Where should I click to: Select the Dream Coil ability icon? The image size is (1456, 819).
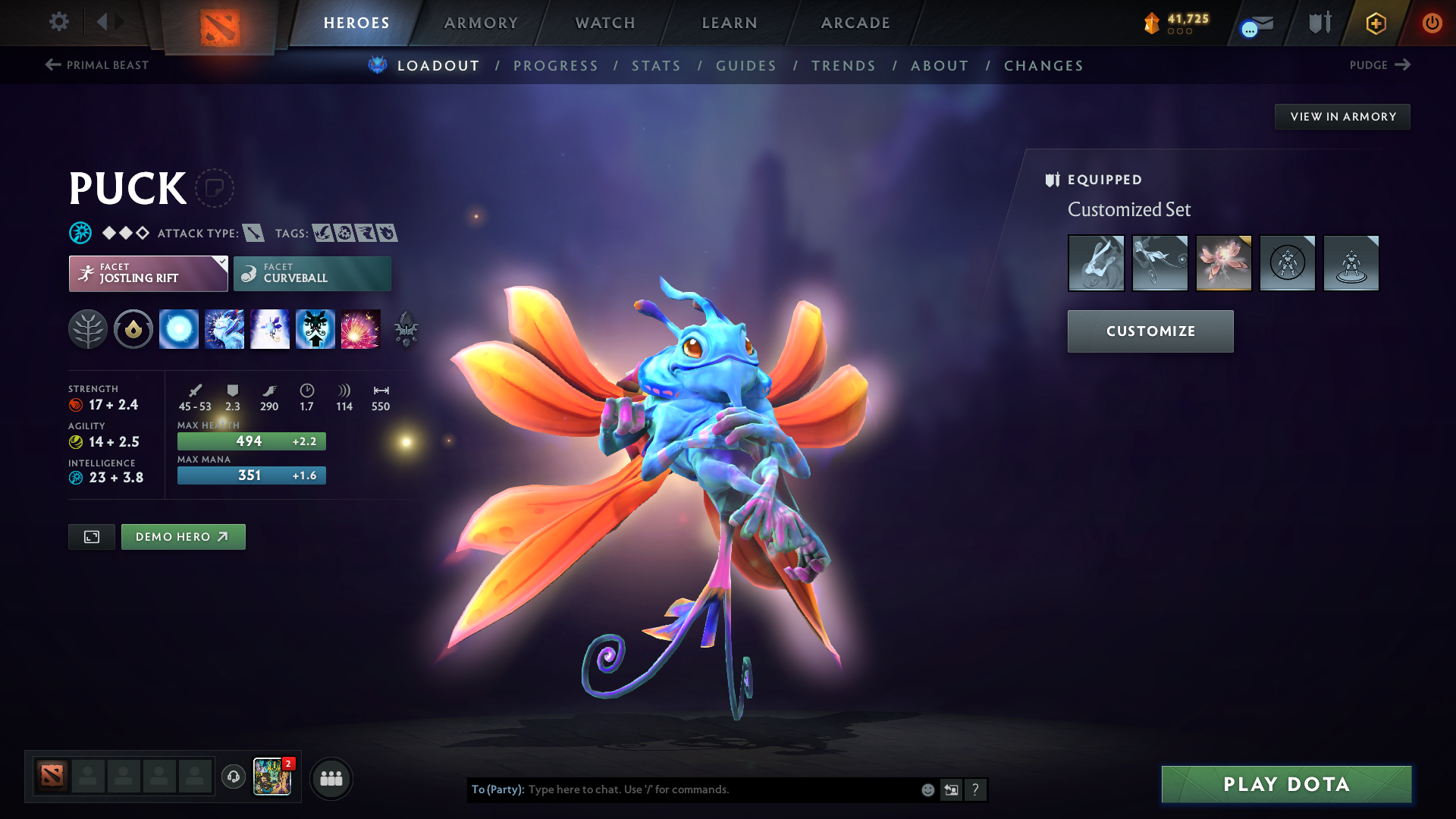(361, 328)
